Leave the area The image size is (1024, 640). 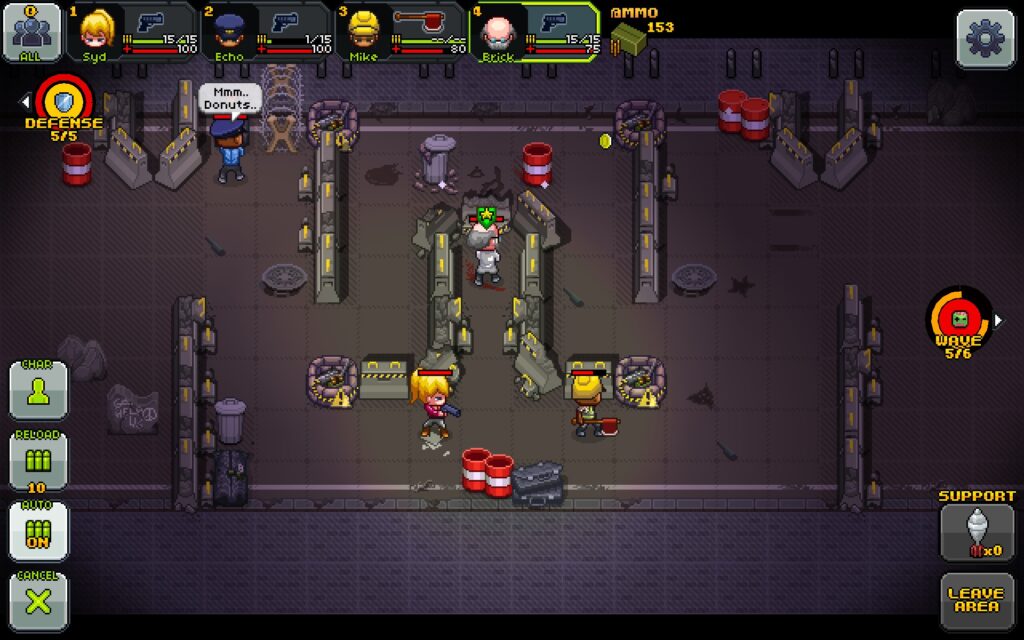point(977,601)
